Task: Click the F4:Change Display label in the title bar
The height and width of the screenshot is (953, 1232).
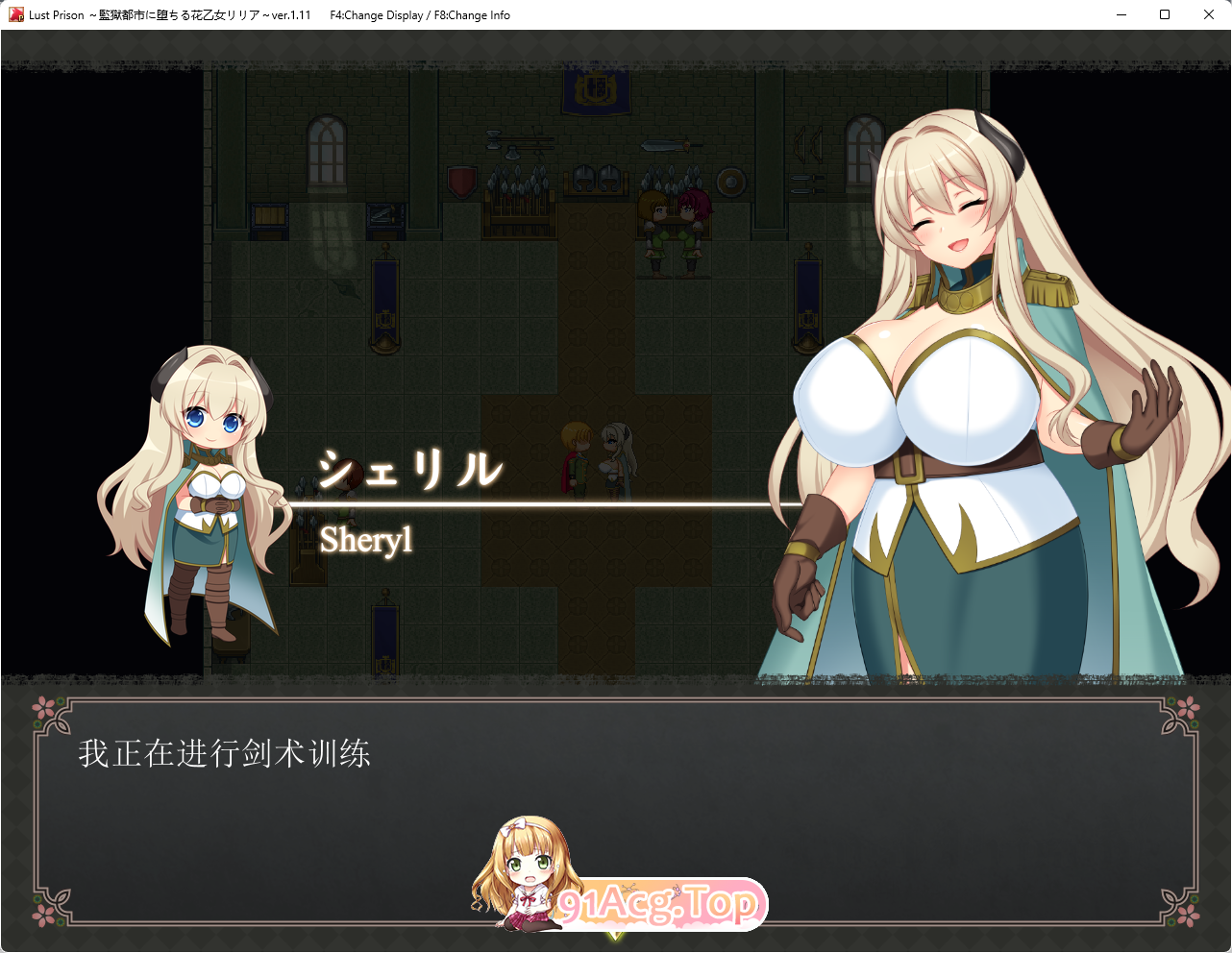Action: click(374, 14)
